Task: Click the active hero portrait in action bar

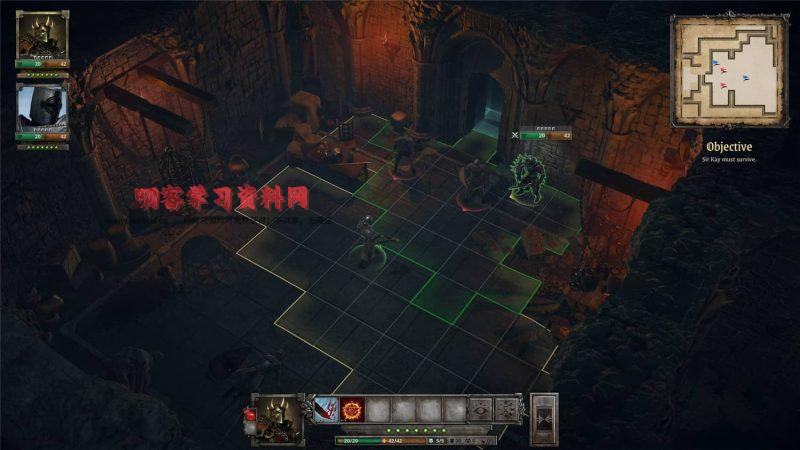Action: (278, 417)
